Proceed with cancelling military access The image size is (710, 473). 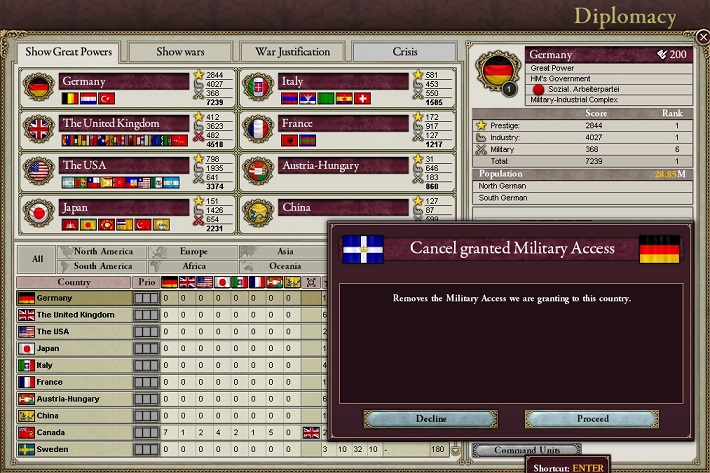pos(593,419)
